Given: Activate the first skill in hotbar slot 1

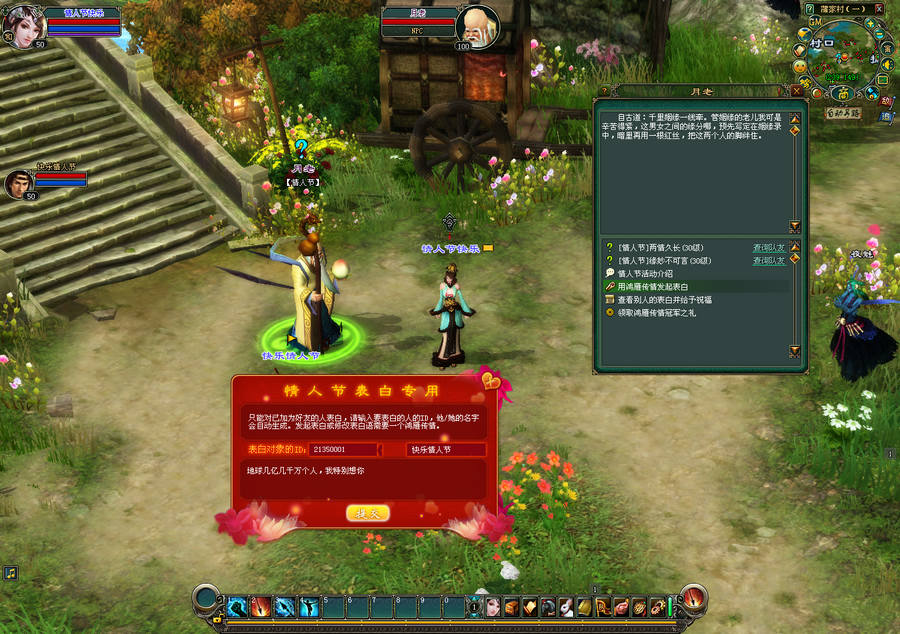Looking at the screenshot, I should [x=237, y=606].
